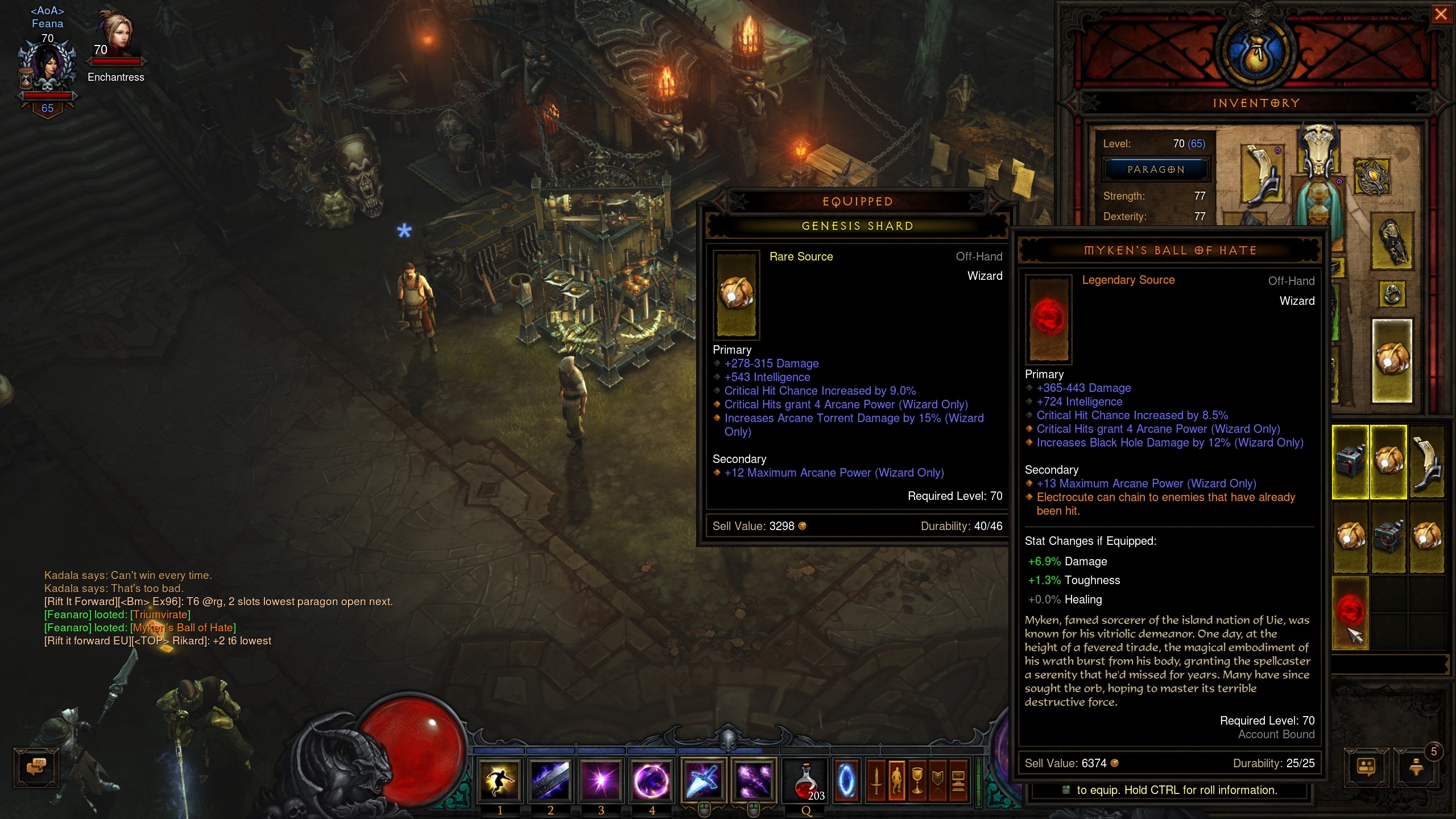Use the purple starburst skill in slot 3
Screen dimensions: 1456x819
[x=601, y=780]
